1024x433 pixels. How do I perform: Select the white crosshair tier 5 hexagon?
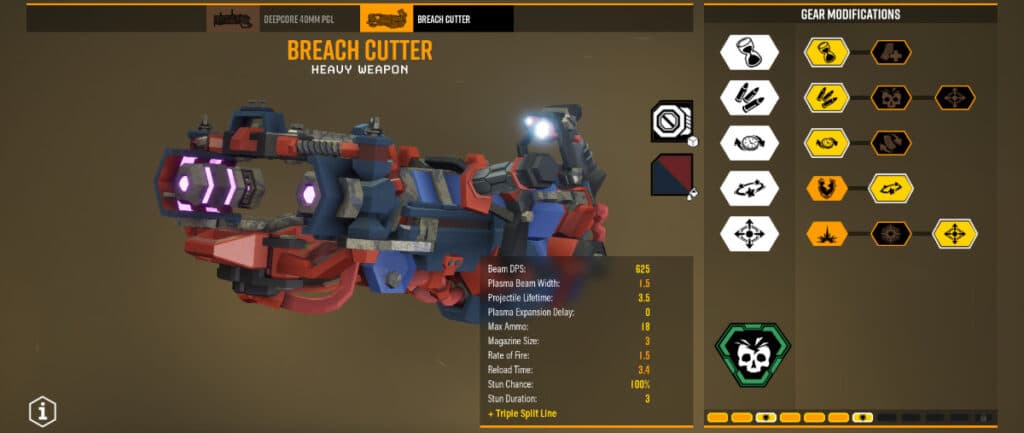[x=750, y=234]
